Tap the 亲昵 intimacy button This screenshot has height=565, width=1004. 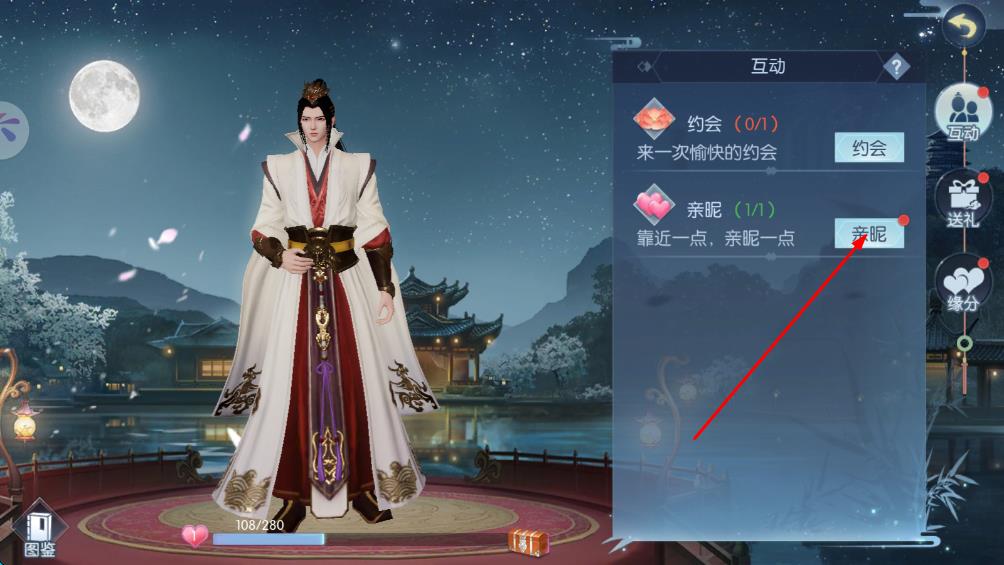click(869, 234)
